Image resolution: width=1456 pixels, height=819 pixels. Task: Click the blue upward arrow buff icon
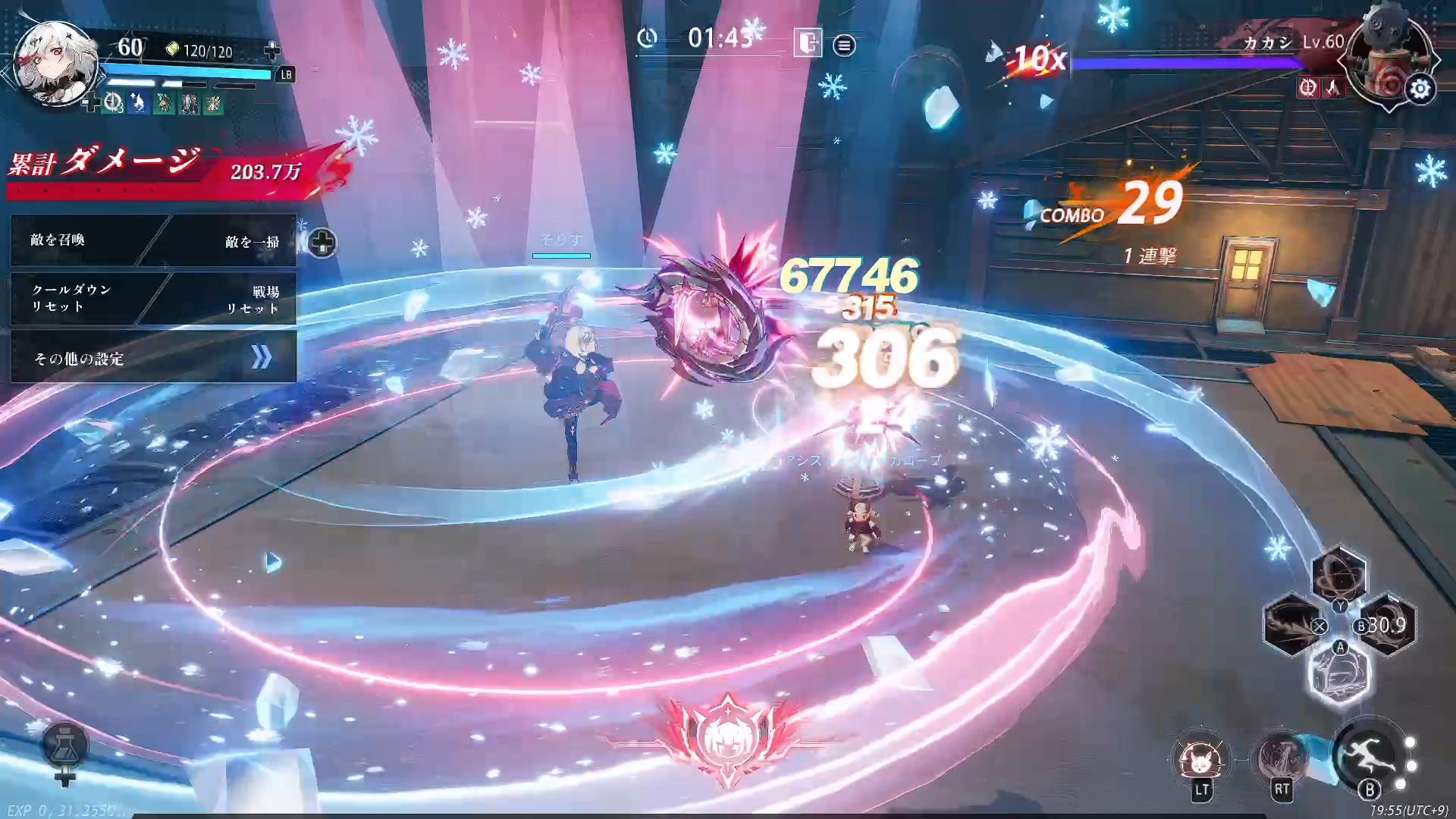pos(139,102)
